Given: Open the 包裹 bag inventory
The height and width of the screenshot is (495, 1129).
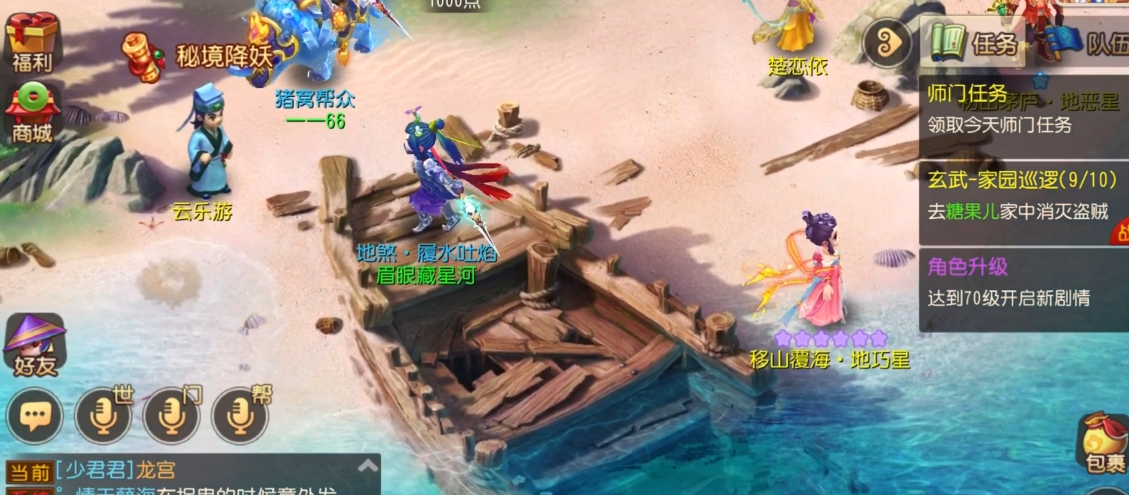Looking at the screenshot, I should pos(1104,444).
